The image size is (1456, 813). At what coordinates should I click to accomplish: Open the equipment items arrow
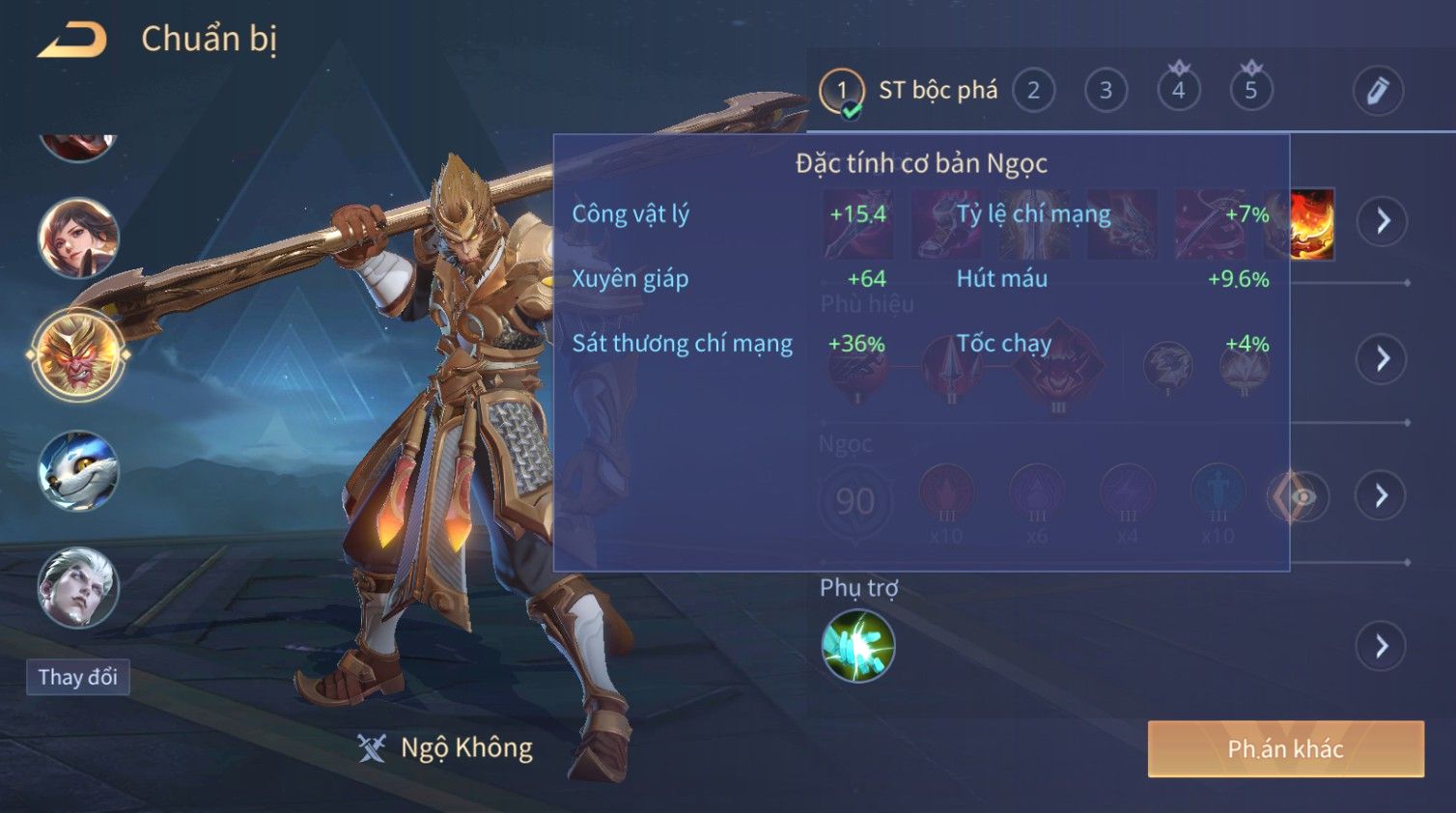coord(1383,221)
